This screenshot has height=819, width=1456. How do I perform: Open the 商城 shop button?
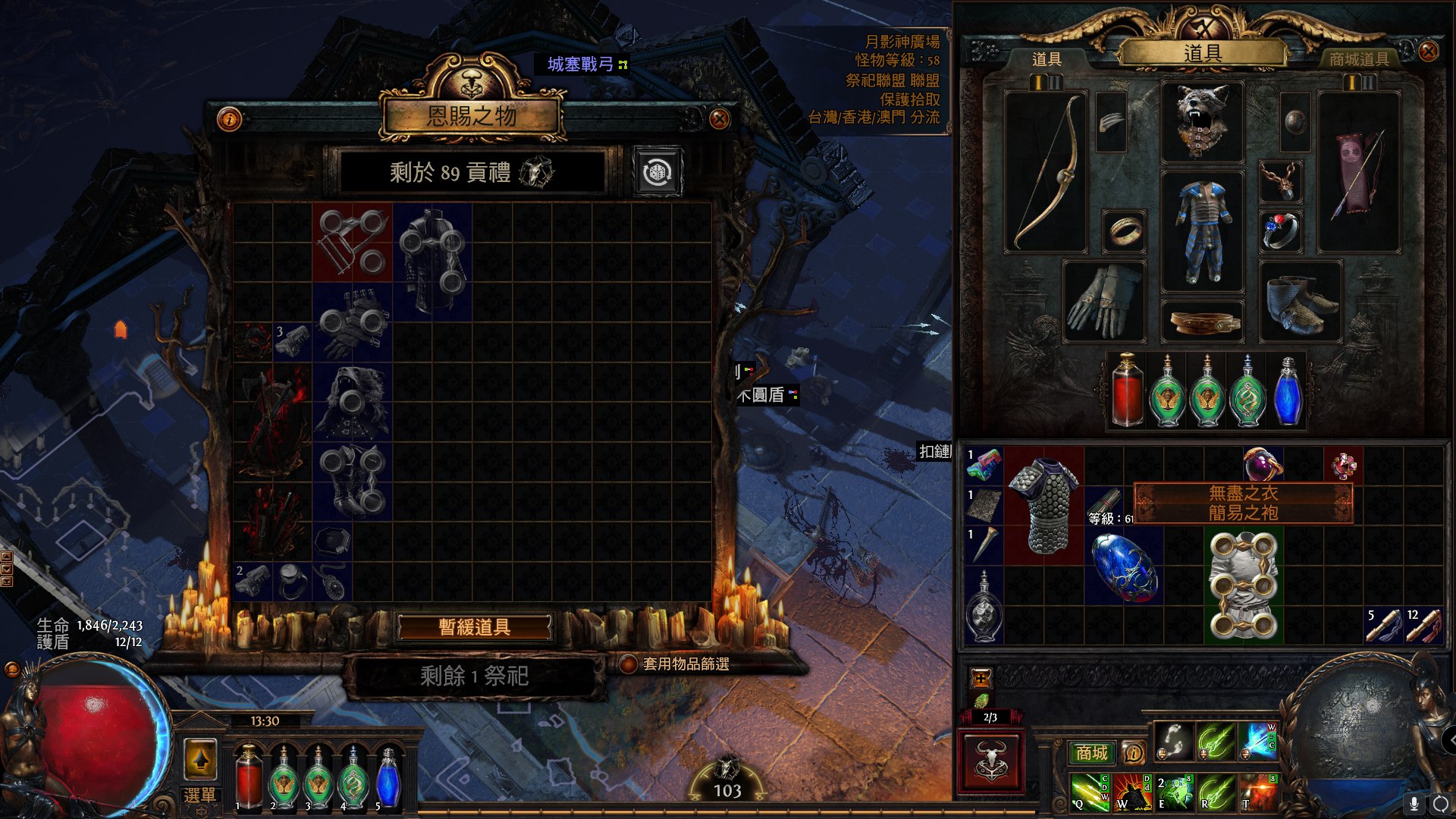pyautogui.click(x=1091, y=752)
